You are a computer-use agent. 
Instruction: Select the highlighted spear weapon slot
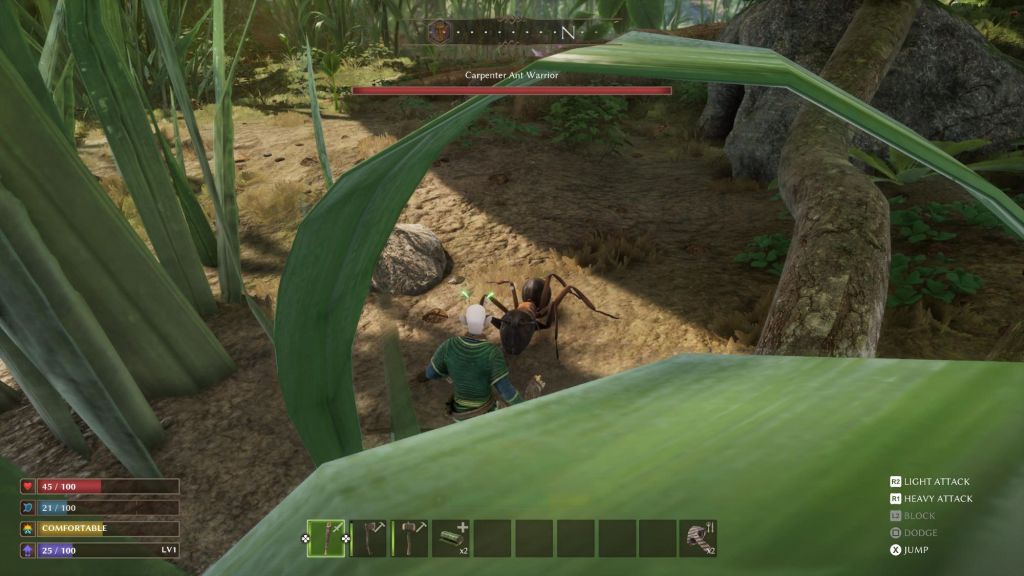pos(326,538)
